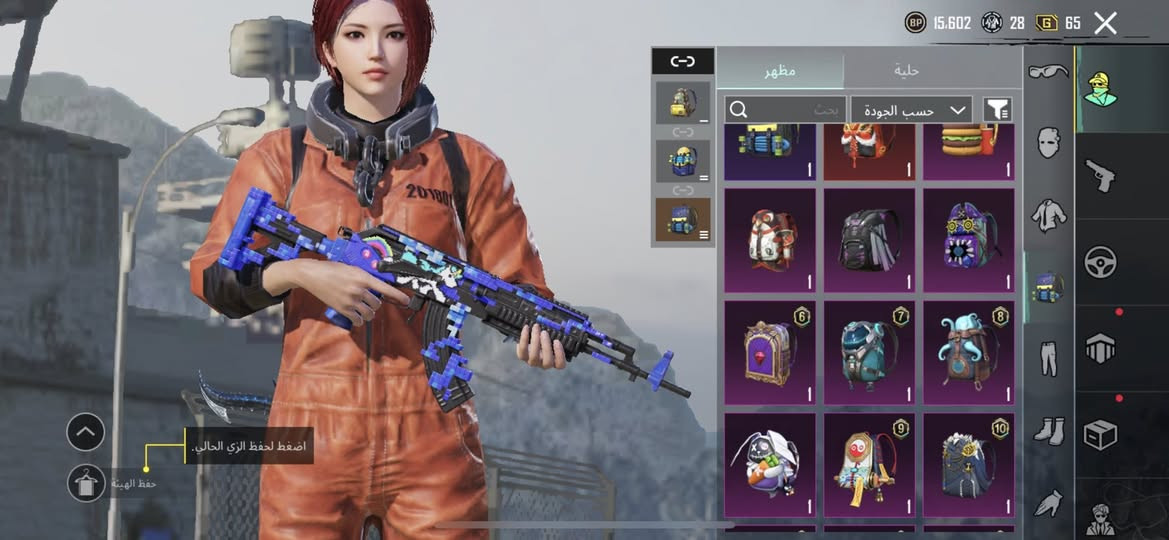Open the filter funnel options
Image resolution: width=1169 pixels, height=540 pixels.
(998, 109)
